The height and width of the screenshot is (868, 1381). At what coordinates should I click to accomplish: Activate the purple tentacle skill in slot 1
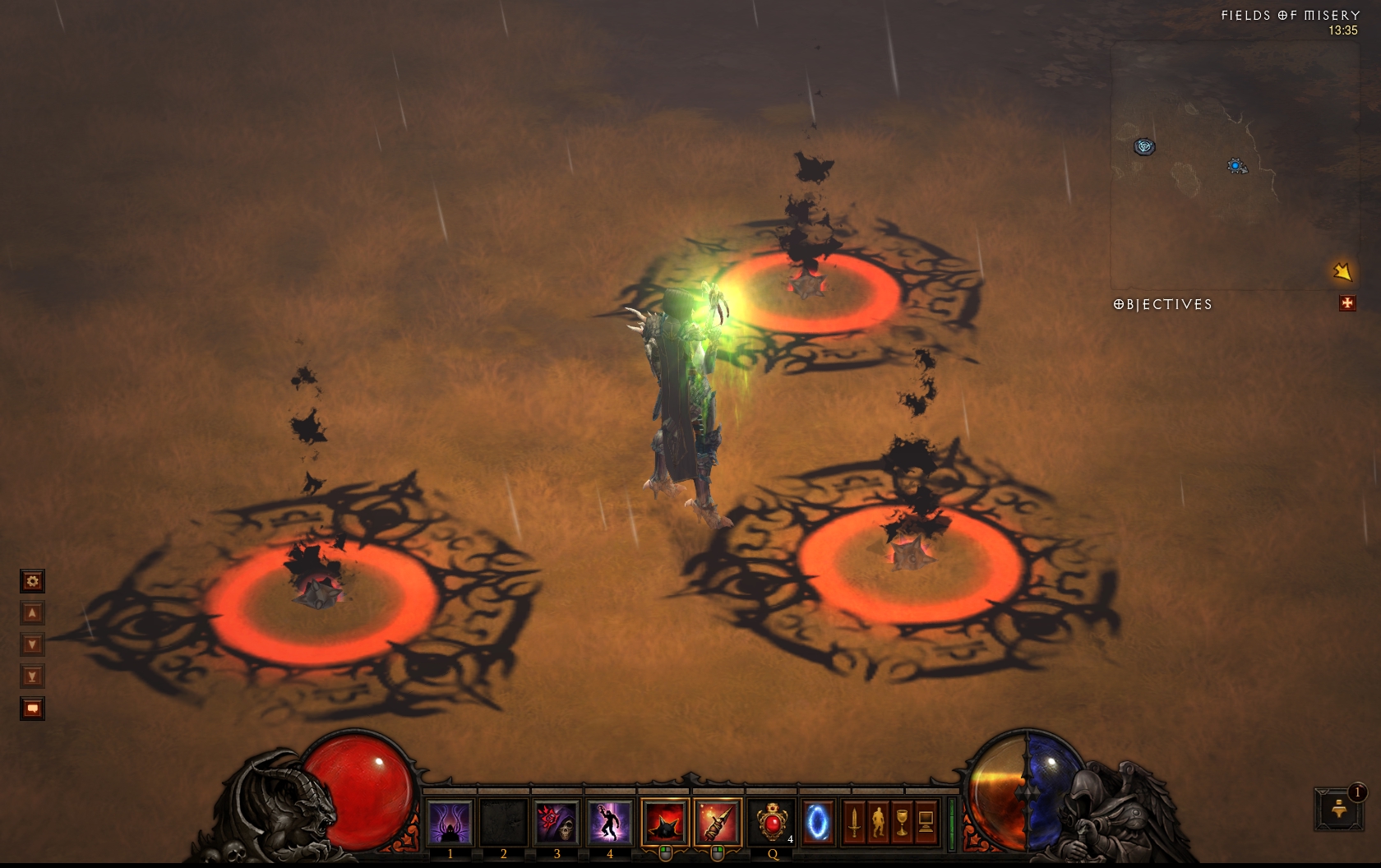450,821
